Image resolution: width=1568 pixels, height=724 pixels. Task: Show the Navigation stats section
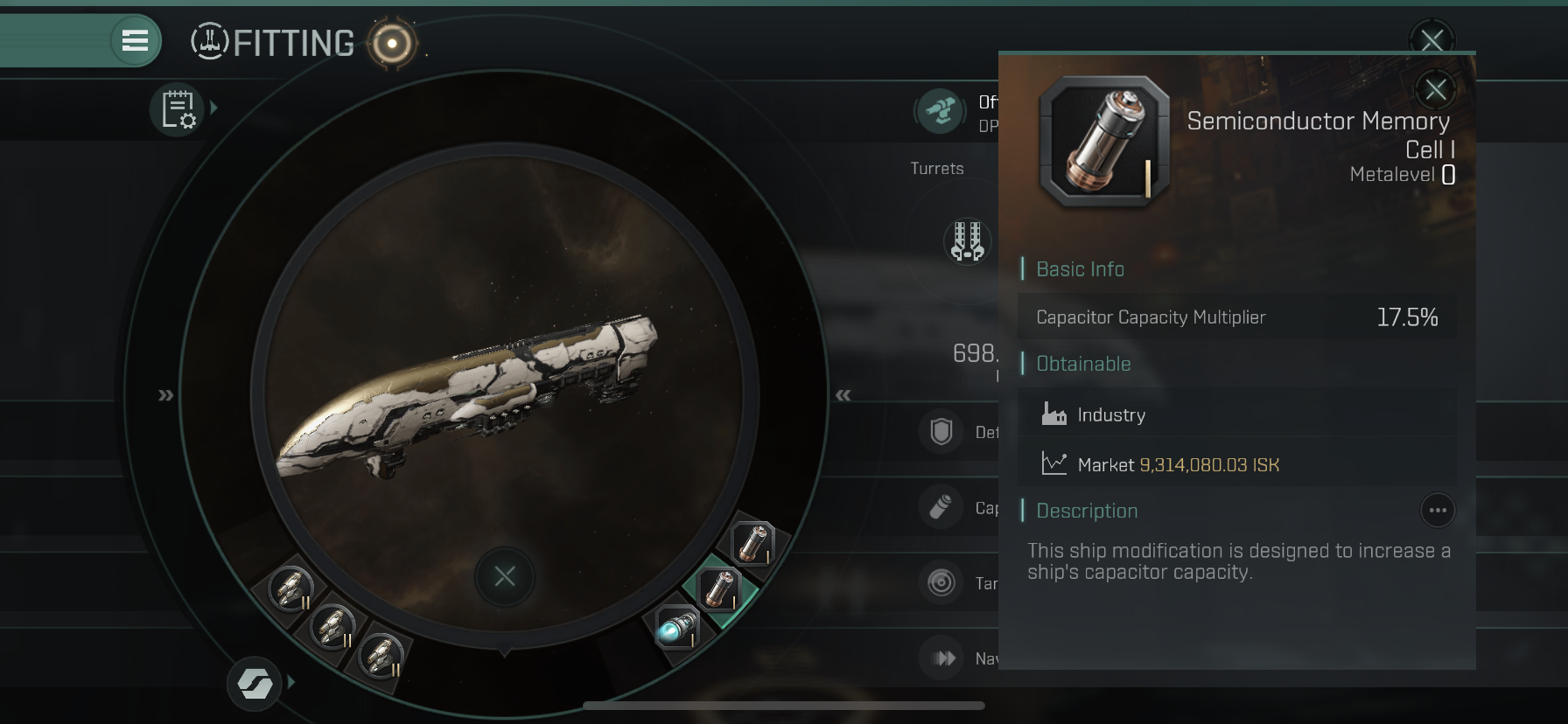[x=943, y=658]
